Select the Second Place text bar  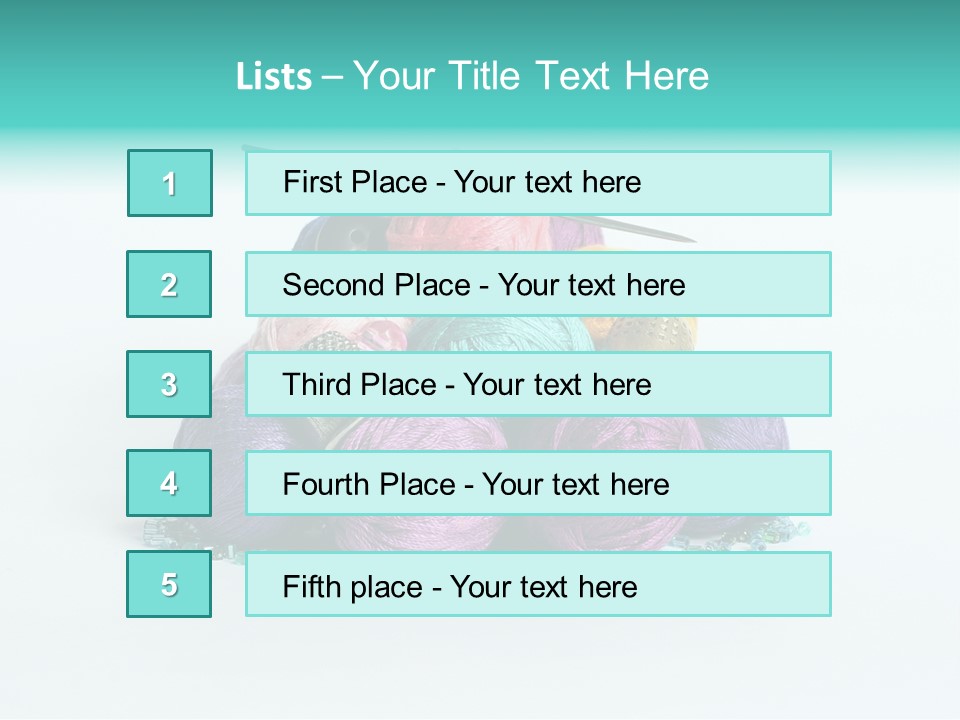(538, 284)
